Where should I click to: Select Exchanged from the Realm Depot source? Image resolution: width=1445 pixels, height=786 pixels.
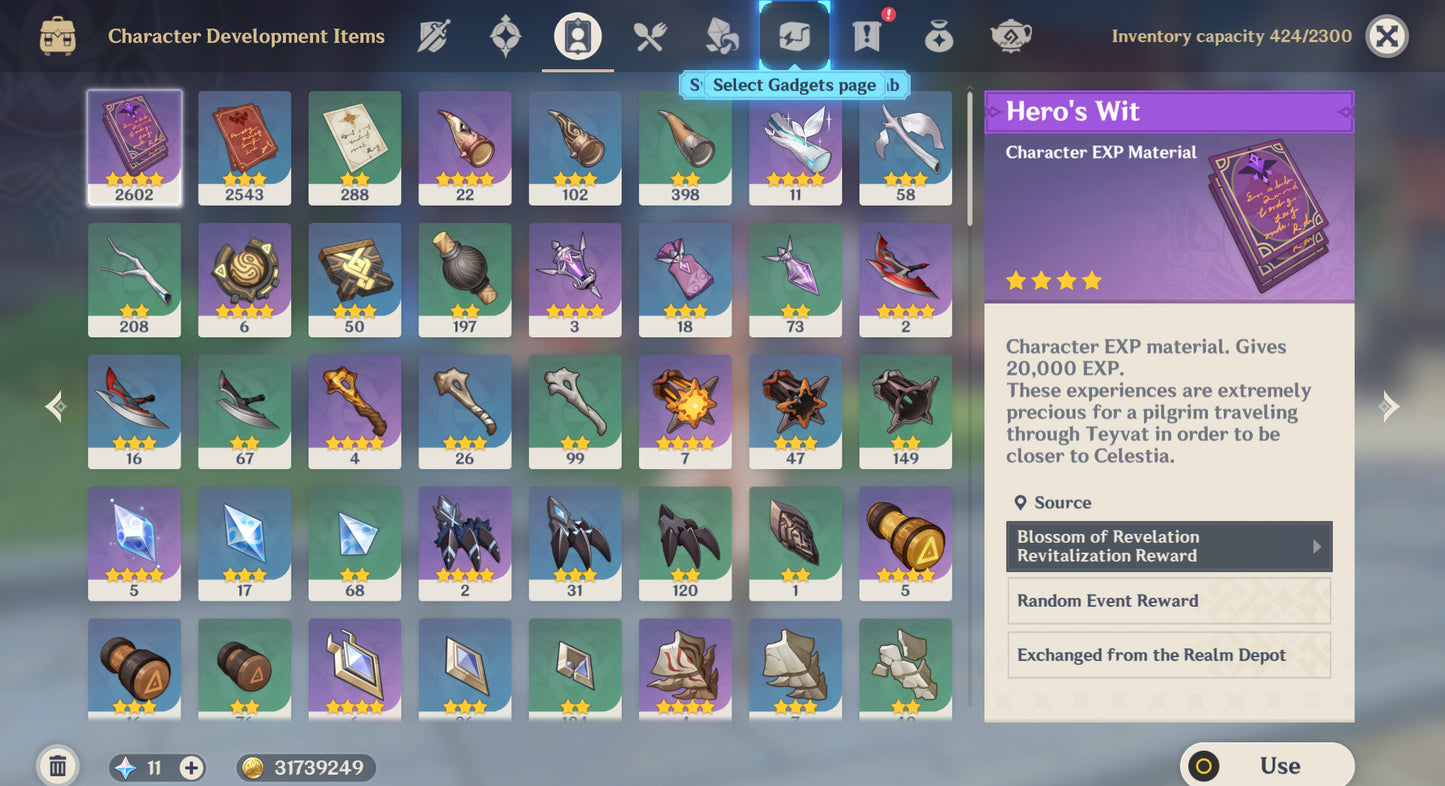click(x=1168, y=654)
